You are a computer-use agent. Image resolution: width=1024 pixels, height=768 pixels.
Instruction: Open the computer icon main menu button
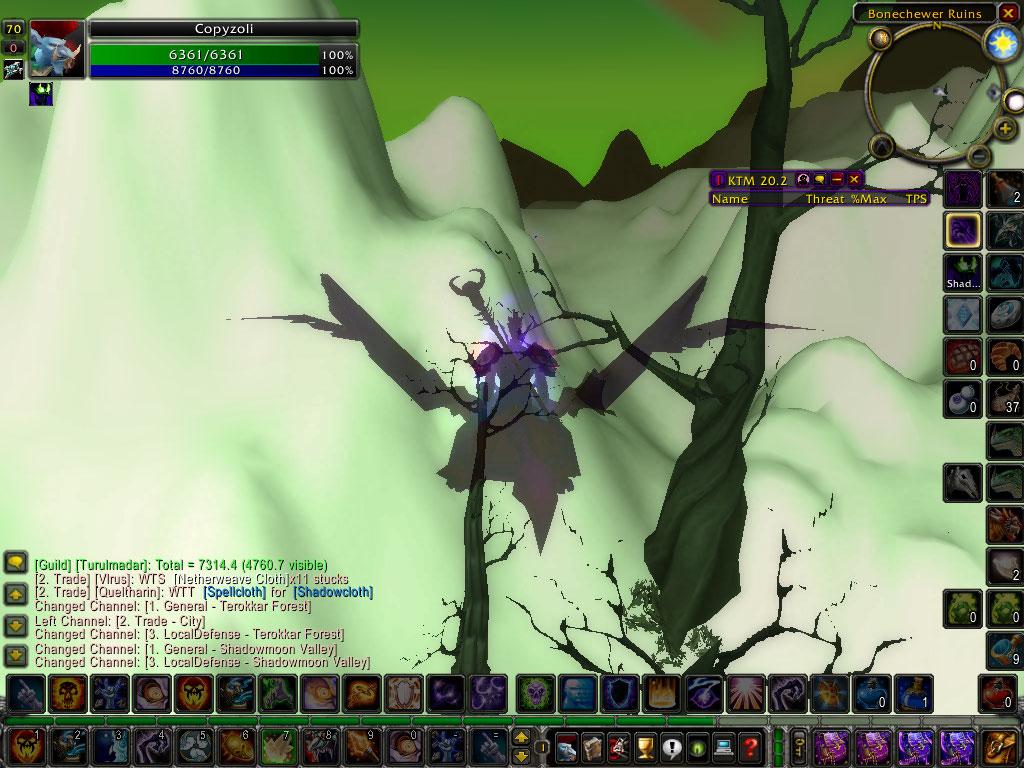coord(724,747)
